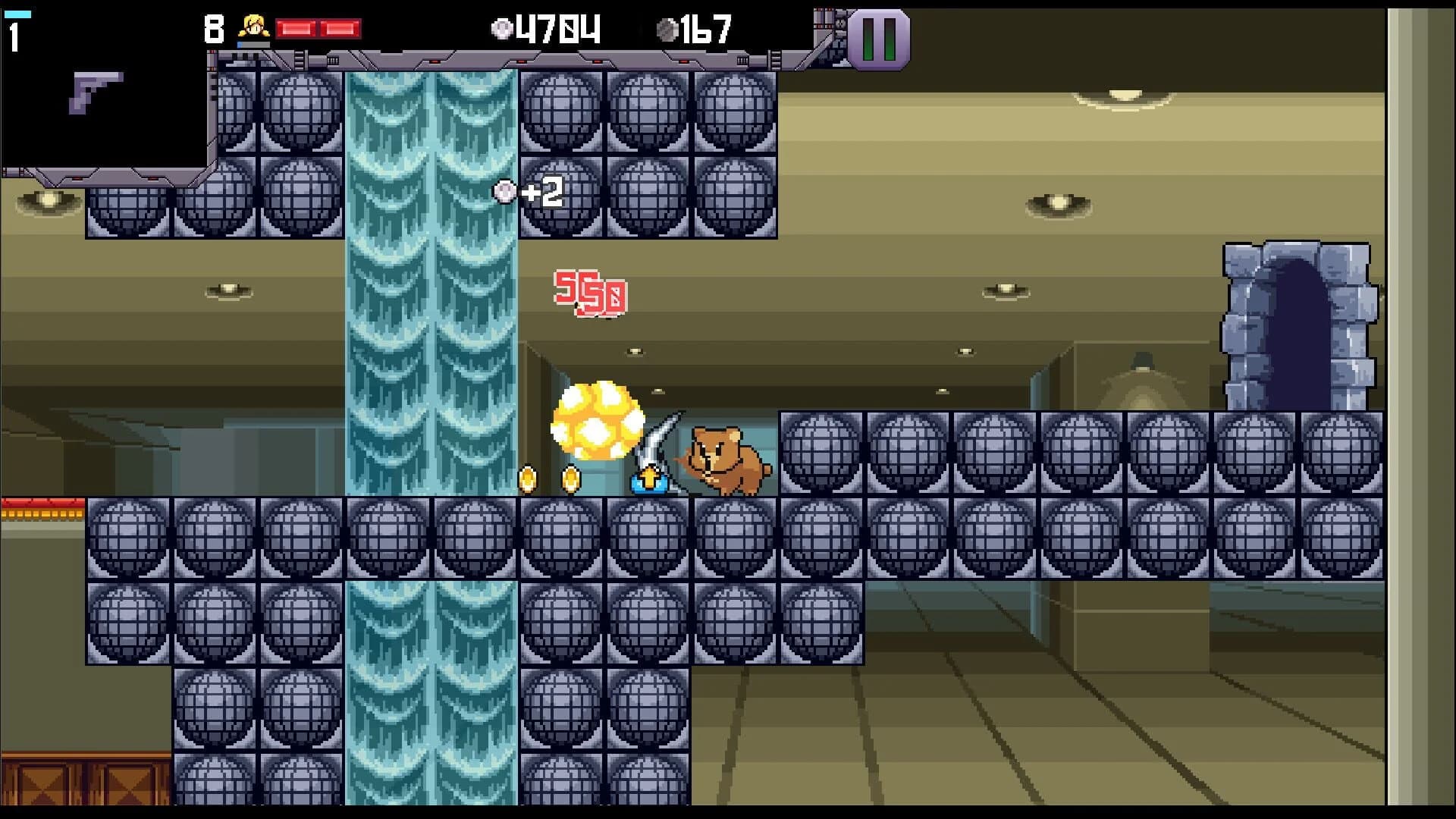The width and height of the screenshot is (1456, 819).
Task: Click the level number 1 indicator
Action: [x=14, y=33]
